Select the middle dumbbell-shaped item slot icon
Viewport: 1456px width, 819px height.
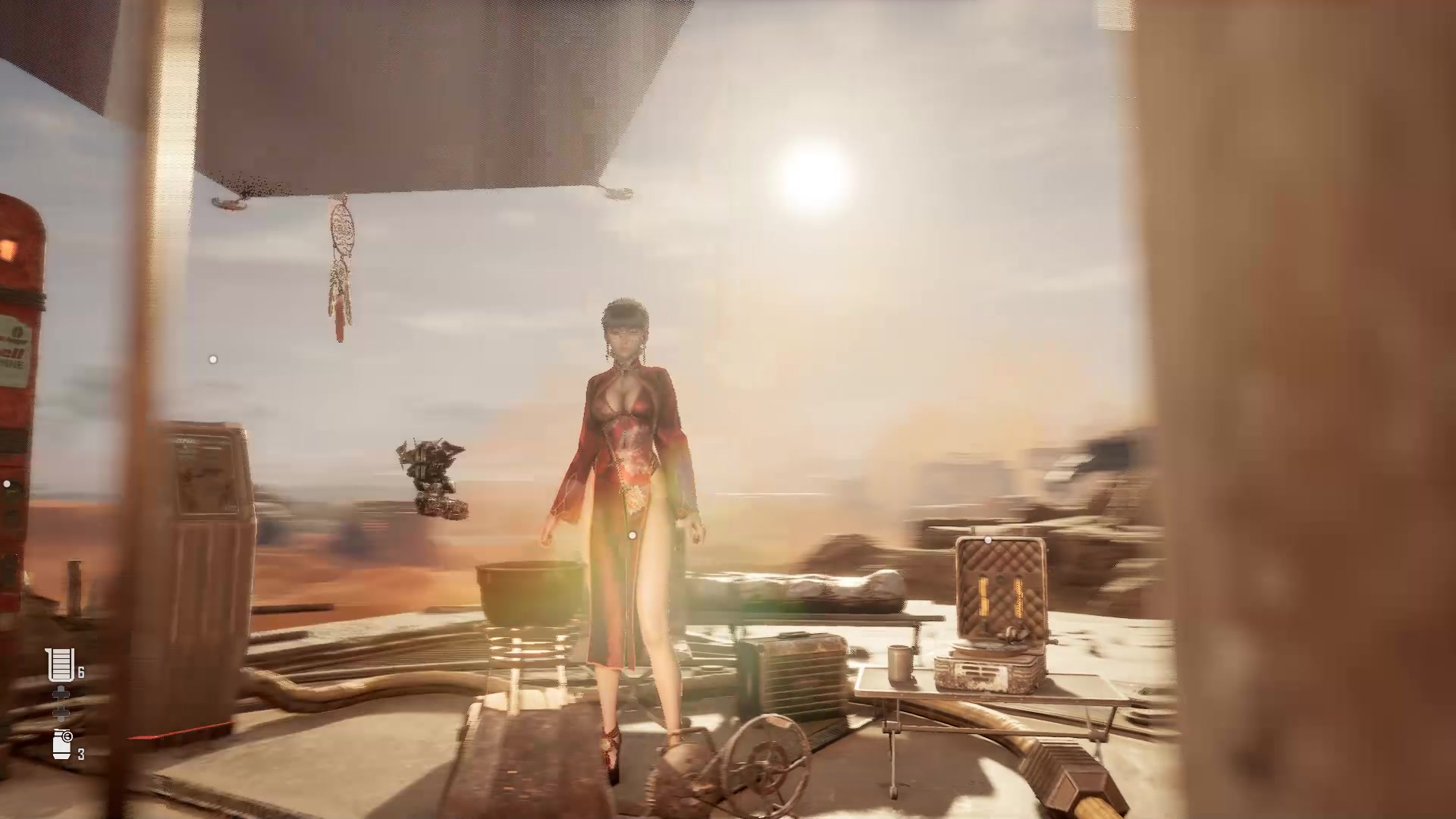pyautogui.click(x=61, y=703)
